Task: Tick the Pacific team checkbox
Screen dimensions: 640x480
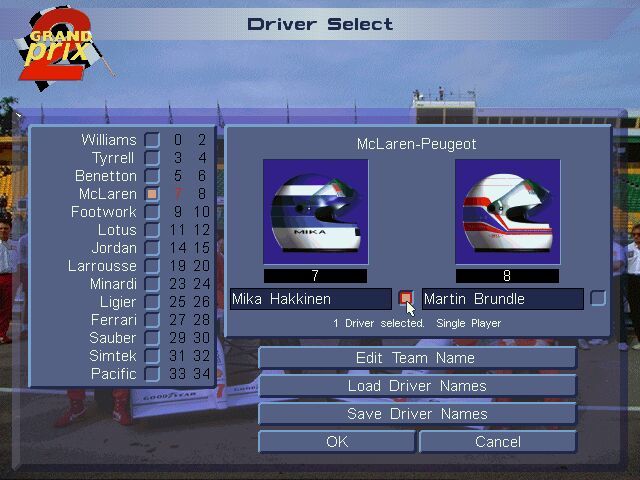Action: (152, 374)
